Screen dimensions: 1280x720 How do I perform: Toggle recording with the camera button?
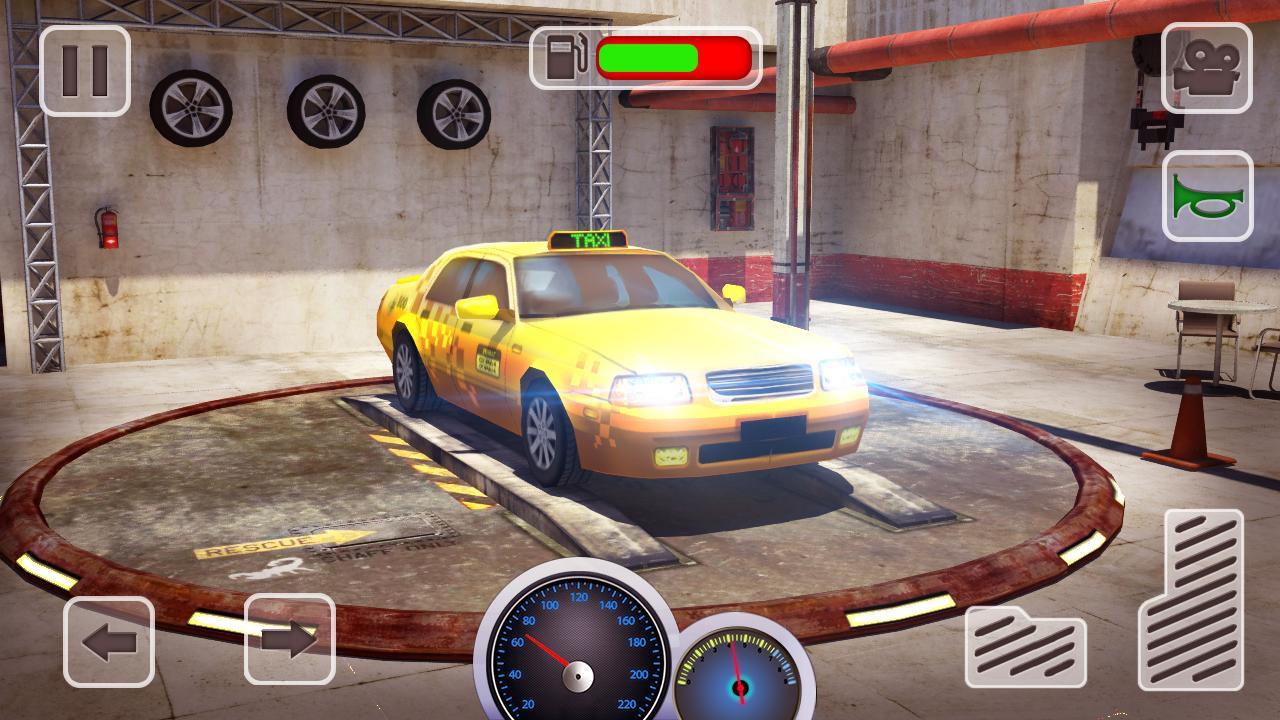(1207, 66)
